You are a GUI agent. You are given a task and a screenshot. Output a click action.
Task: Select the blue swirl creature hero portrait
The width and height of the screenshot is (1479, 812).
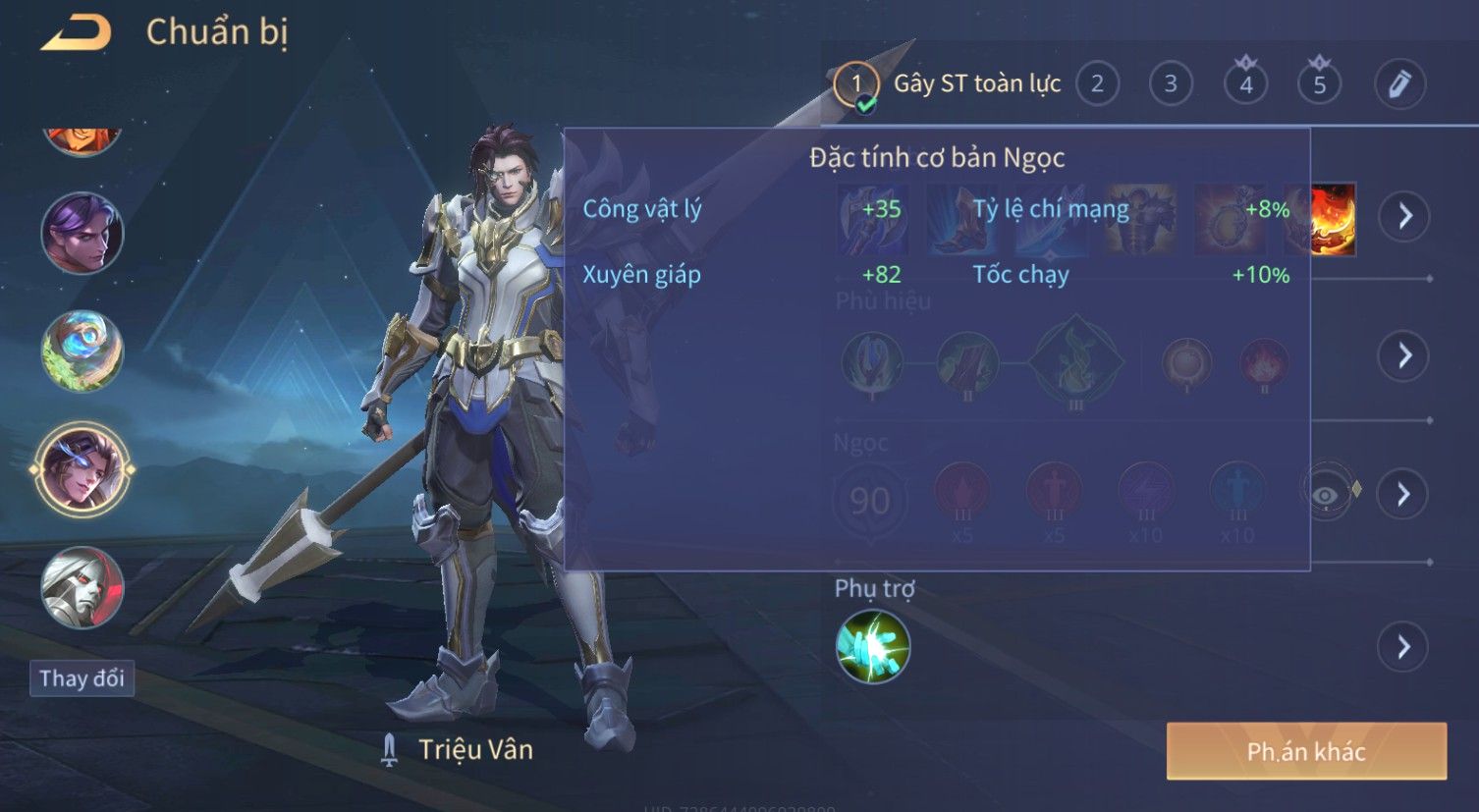pos(82,351)
